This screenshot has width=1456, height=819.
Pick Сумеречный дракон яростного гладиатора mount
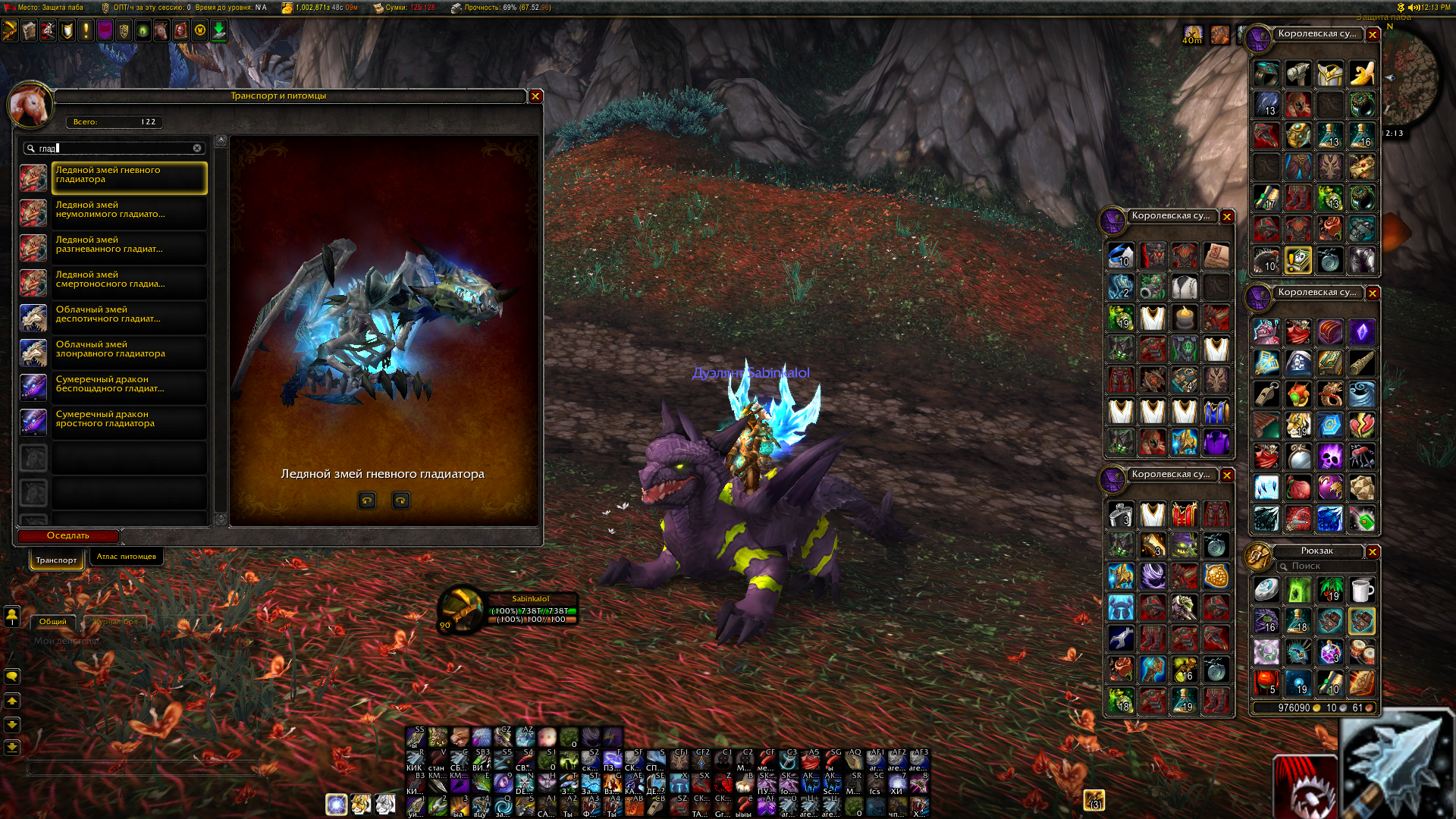click(129, 422)
